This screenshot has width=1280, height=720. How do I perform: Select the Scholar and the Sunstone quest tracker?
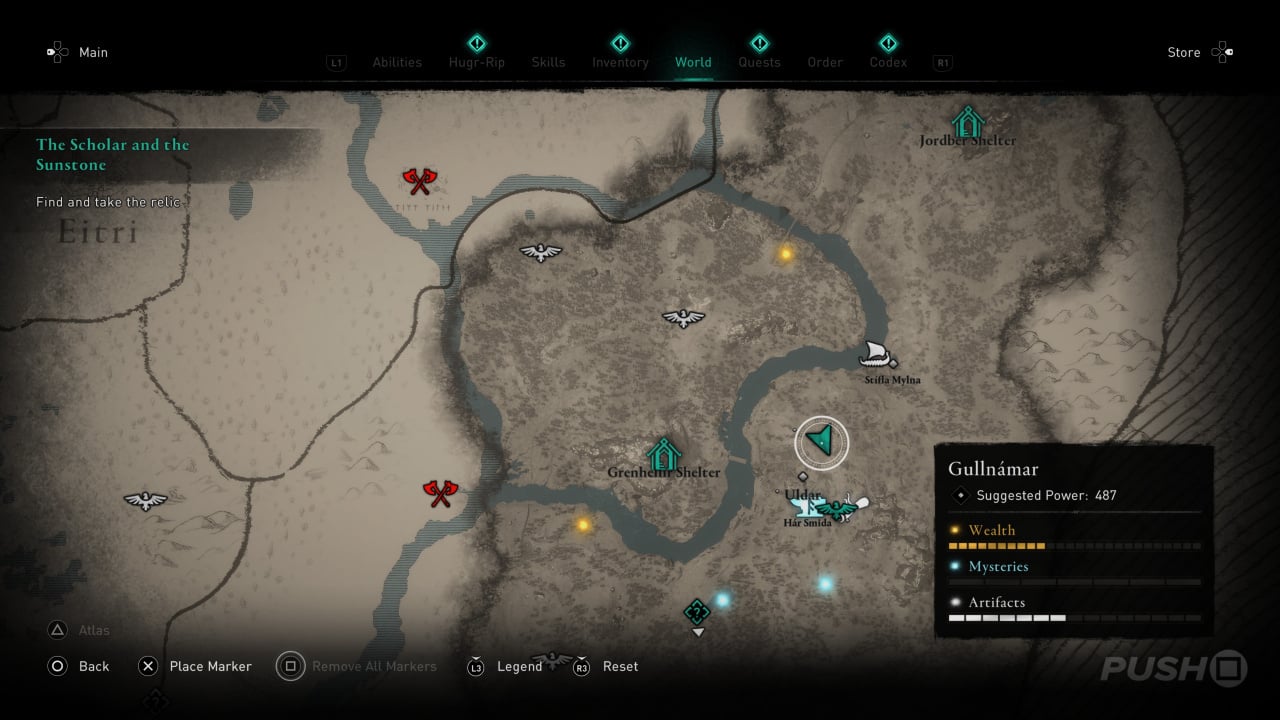coord(112,155)
